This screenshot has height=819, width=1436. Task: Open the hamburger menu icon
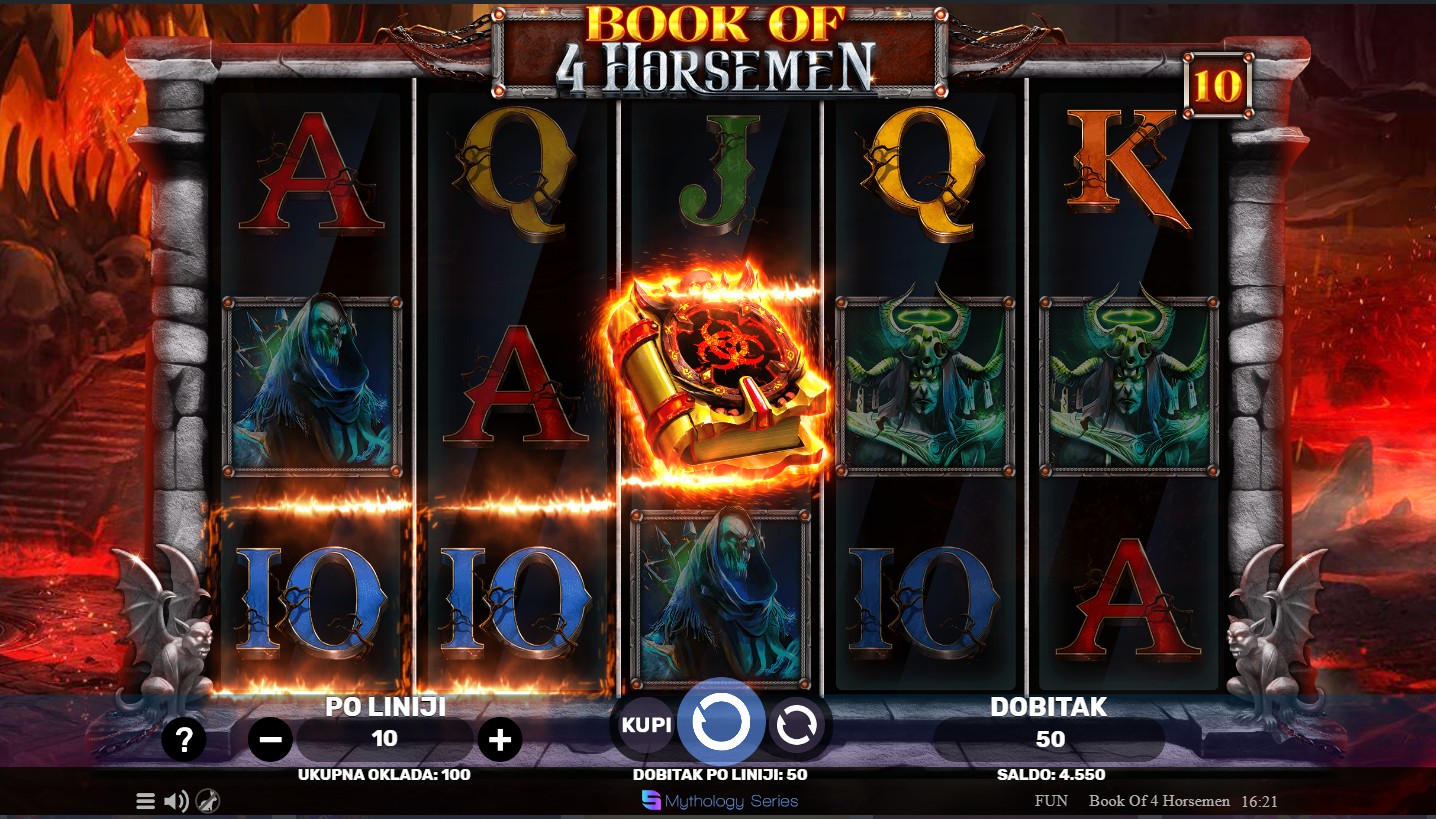coord(146,801)
